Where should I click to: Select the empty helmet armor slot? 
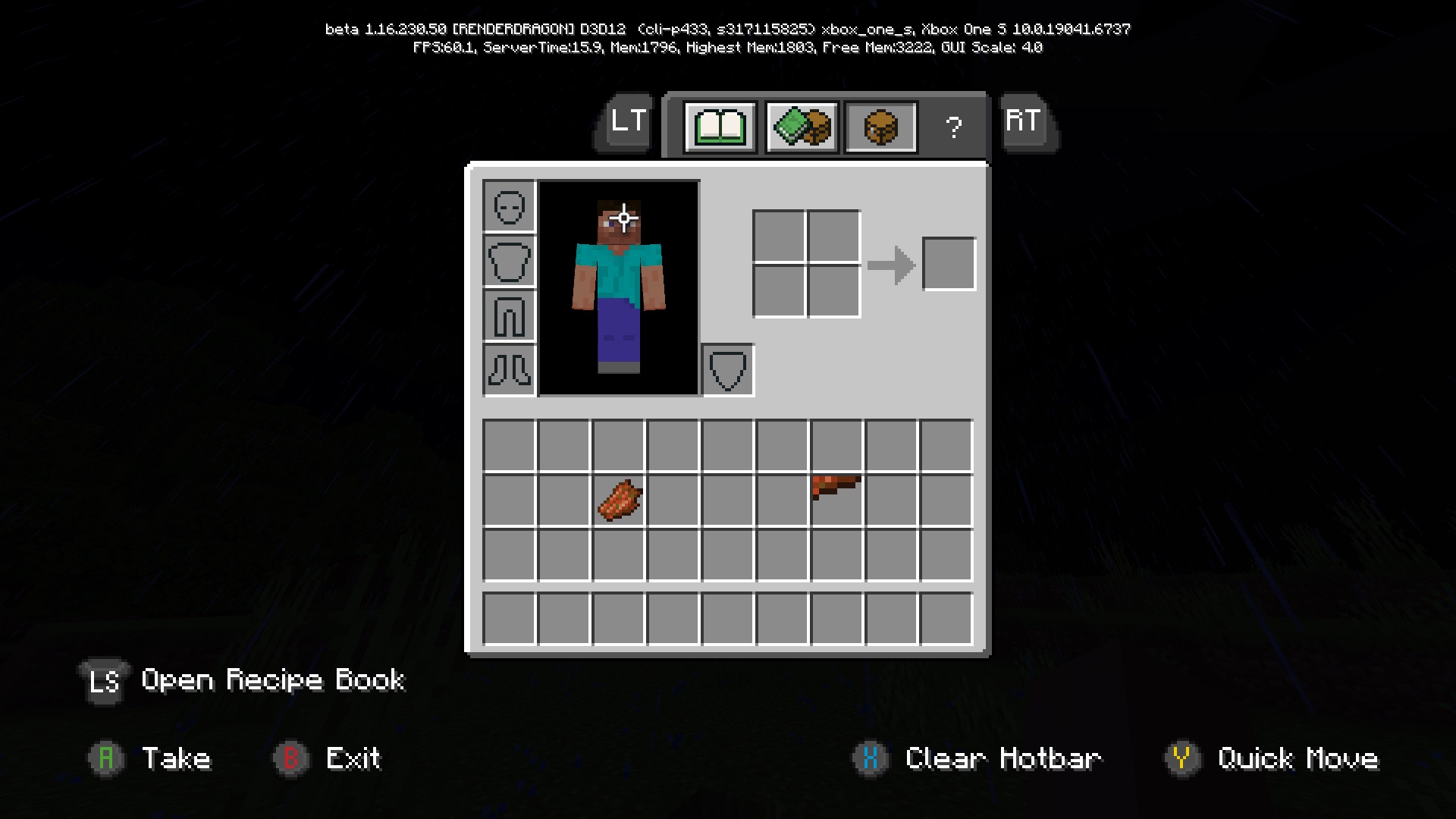click(x=509, y=206)
